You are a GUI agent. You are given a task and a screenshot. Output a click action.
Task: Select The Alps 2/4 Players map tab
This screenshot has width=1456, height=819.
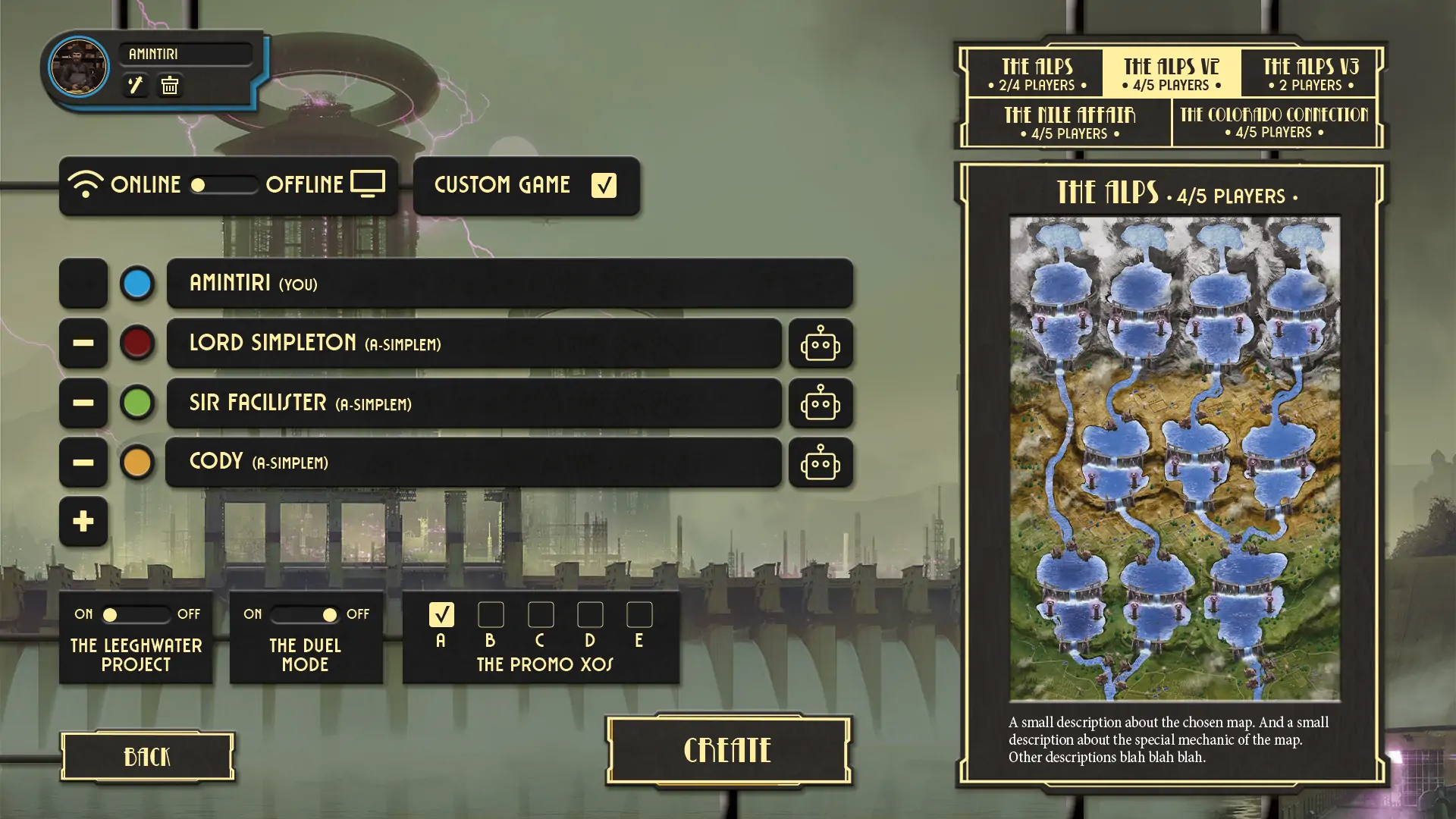click(x=1037, y=74)
